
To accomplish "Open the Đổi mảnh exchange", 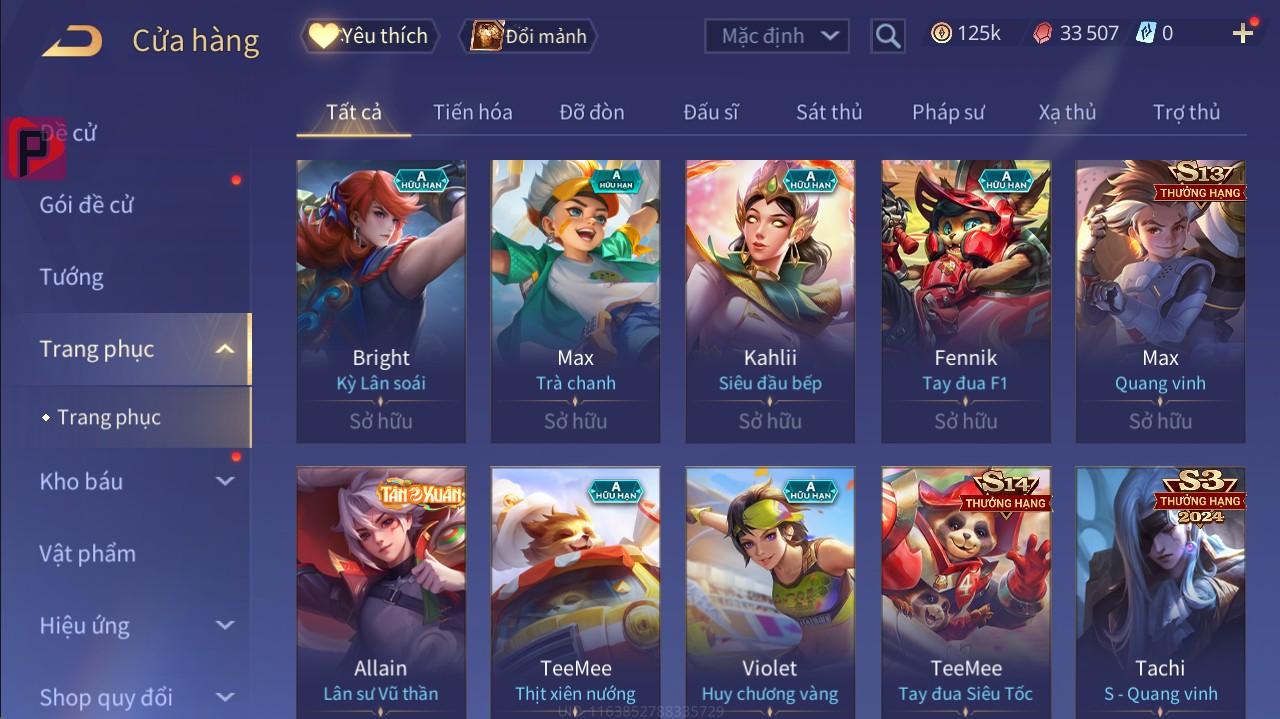I will 528,36.
